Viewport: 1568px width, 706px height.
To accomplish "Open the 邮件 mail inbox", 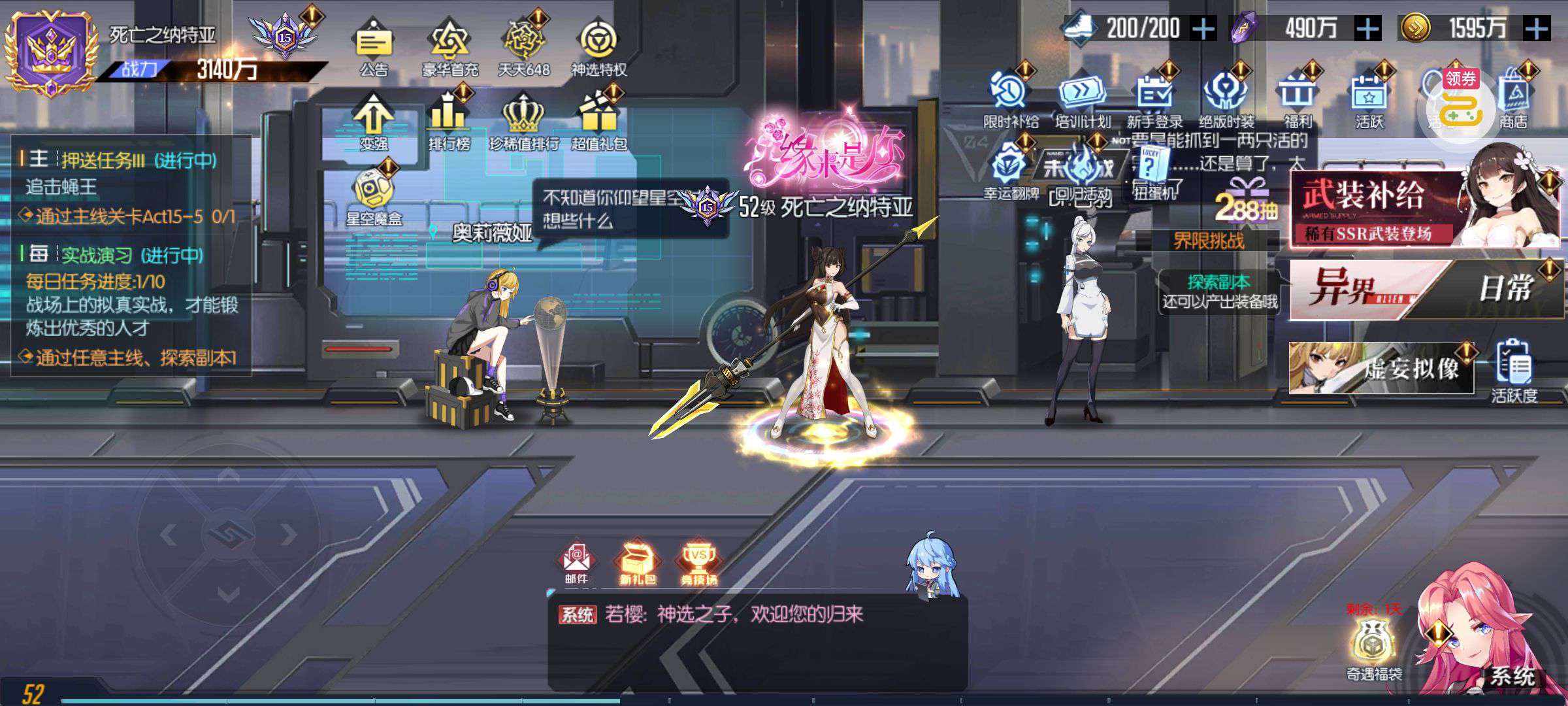I will coord(576,562).
